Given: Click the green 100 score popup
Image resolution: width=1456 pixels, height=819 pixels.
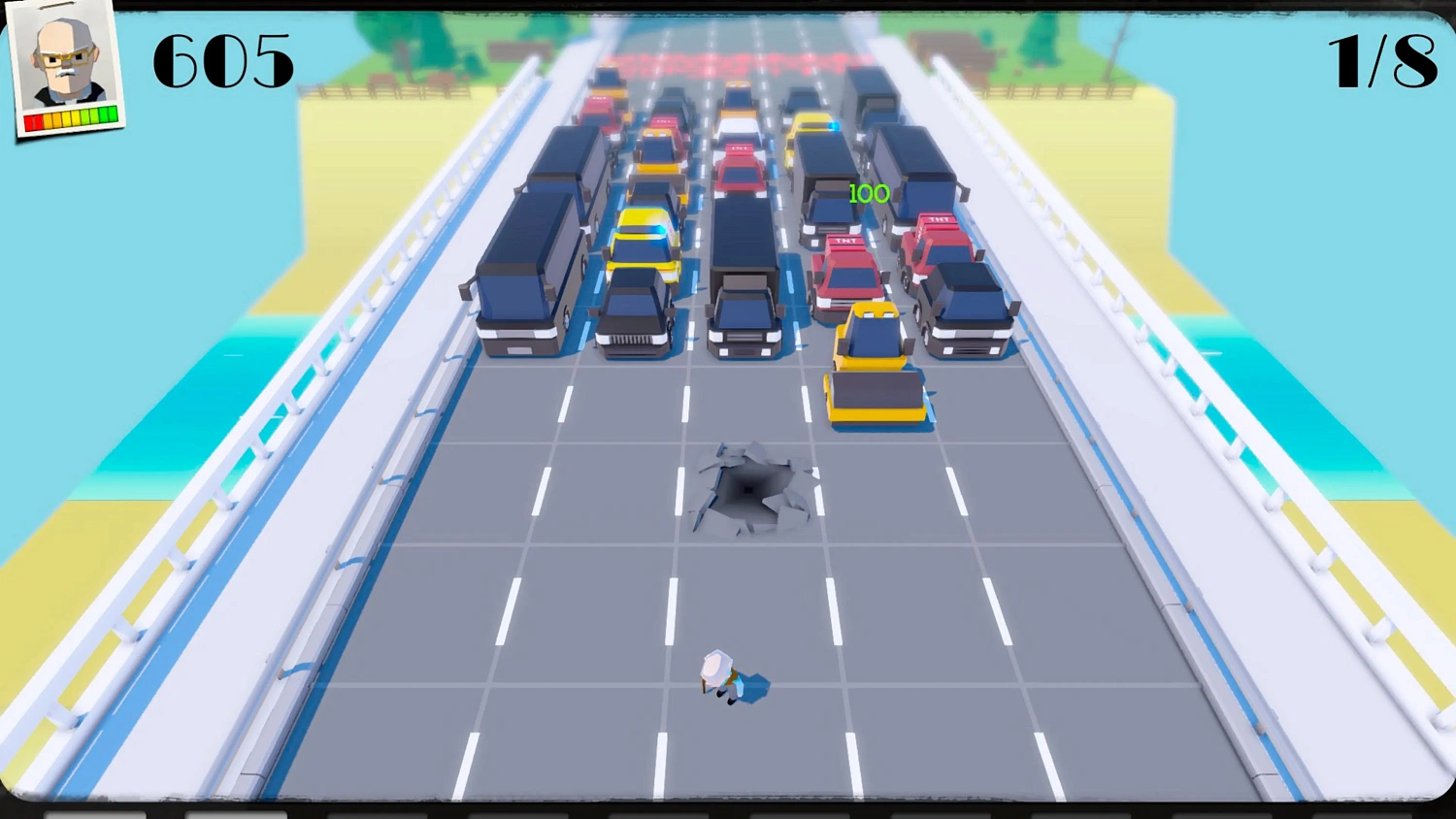Looking at the screenshot, I should pos(871,192).
